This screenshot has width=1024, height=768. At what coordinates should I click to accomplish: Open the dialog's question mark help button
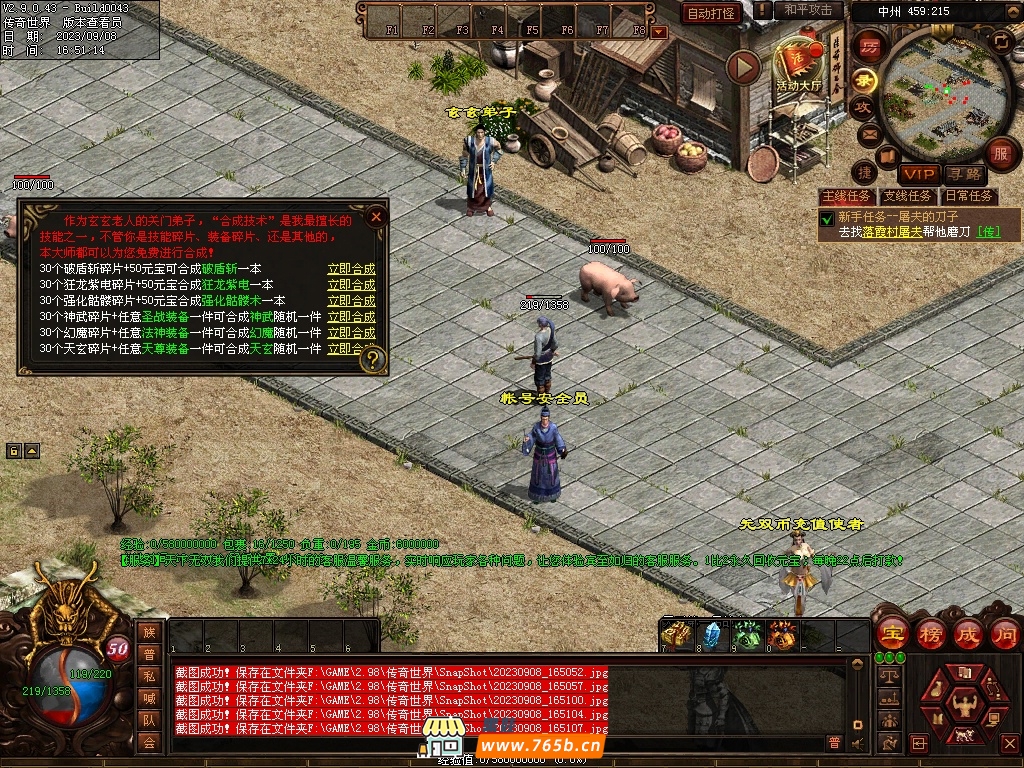pos(372,359)
